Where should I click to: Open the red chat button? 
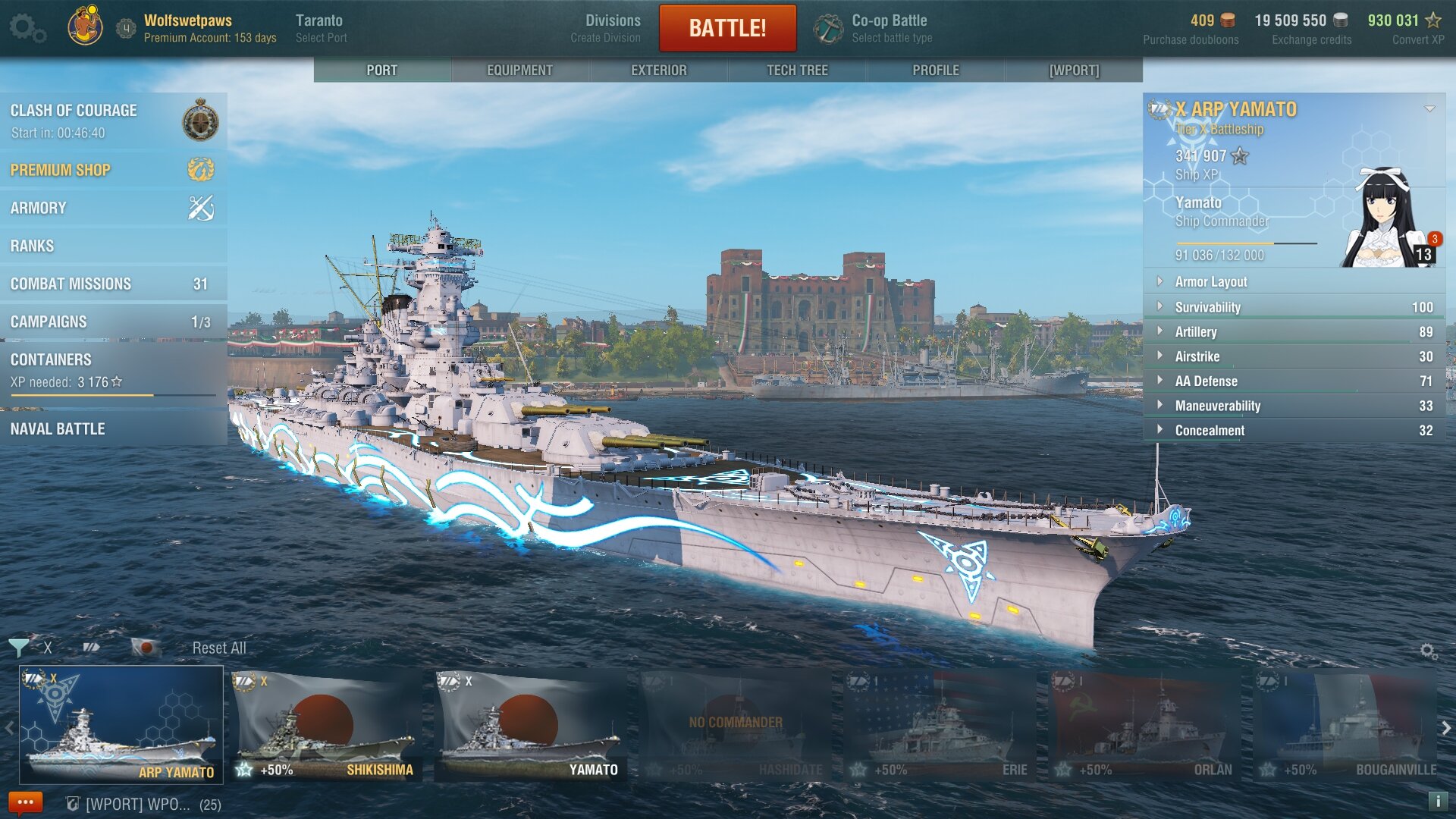click(x=25, y=802)
